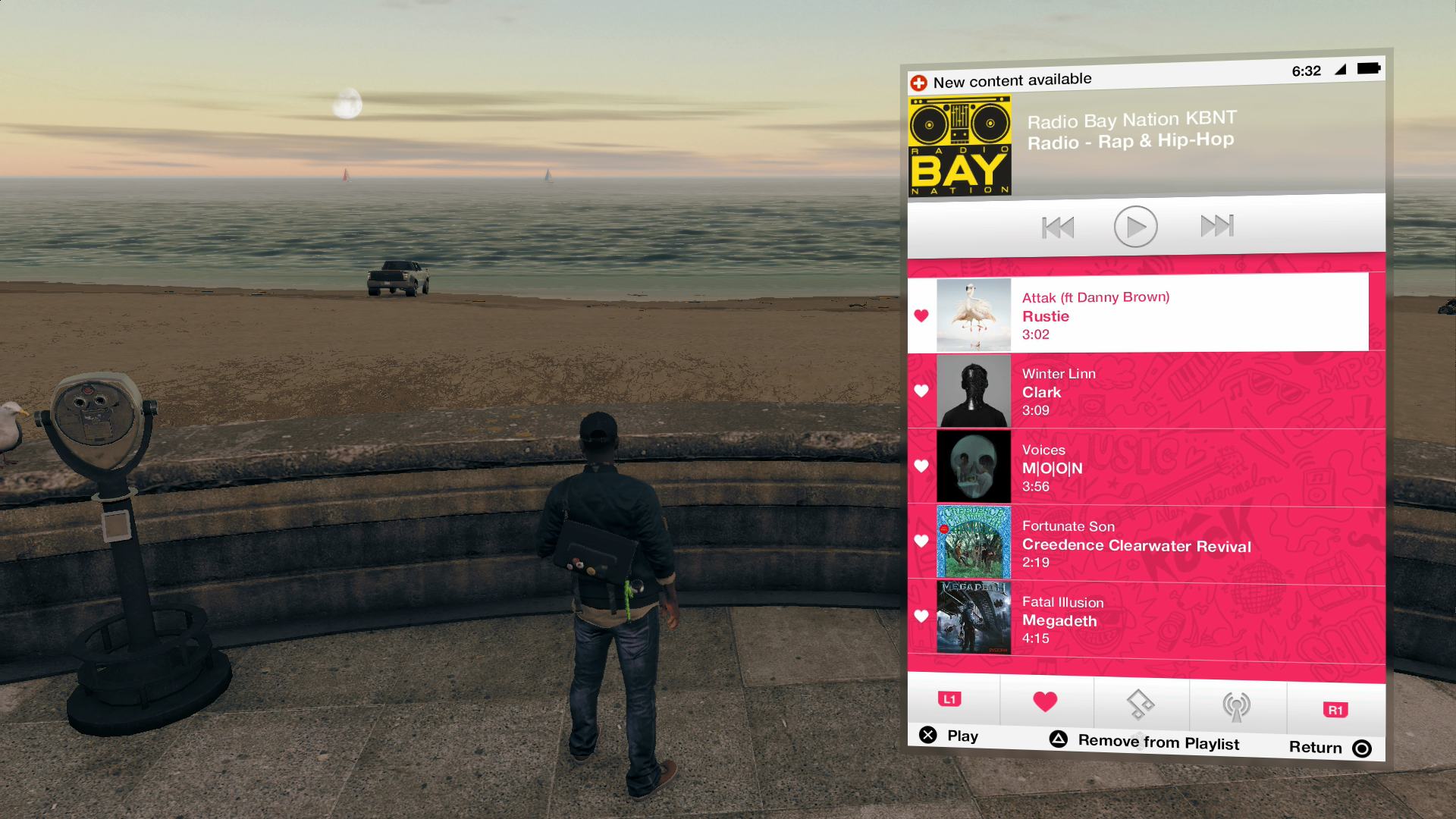
Task: Open the SongSneak identification tab
Action: point(1141,705)
